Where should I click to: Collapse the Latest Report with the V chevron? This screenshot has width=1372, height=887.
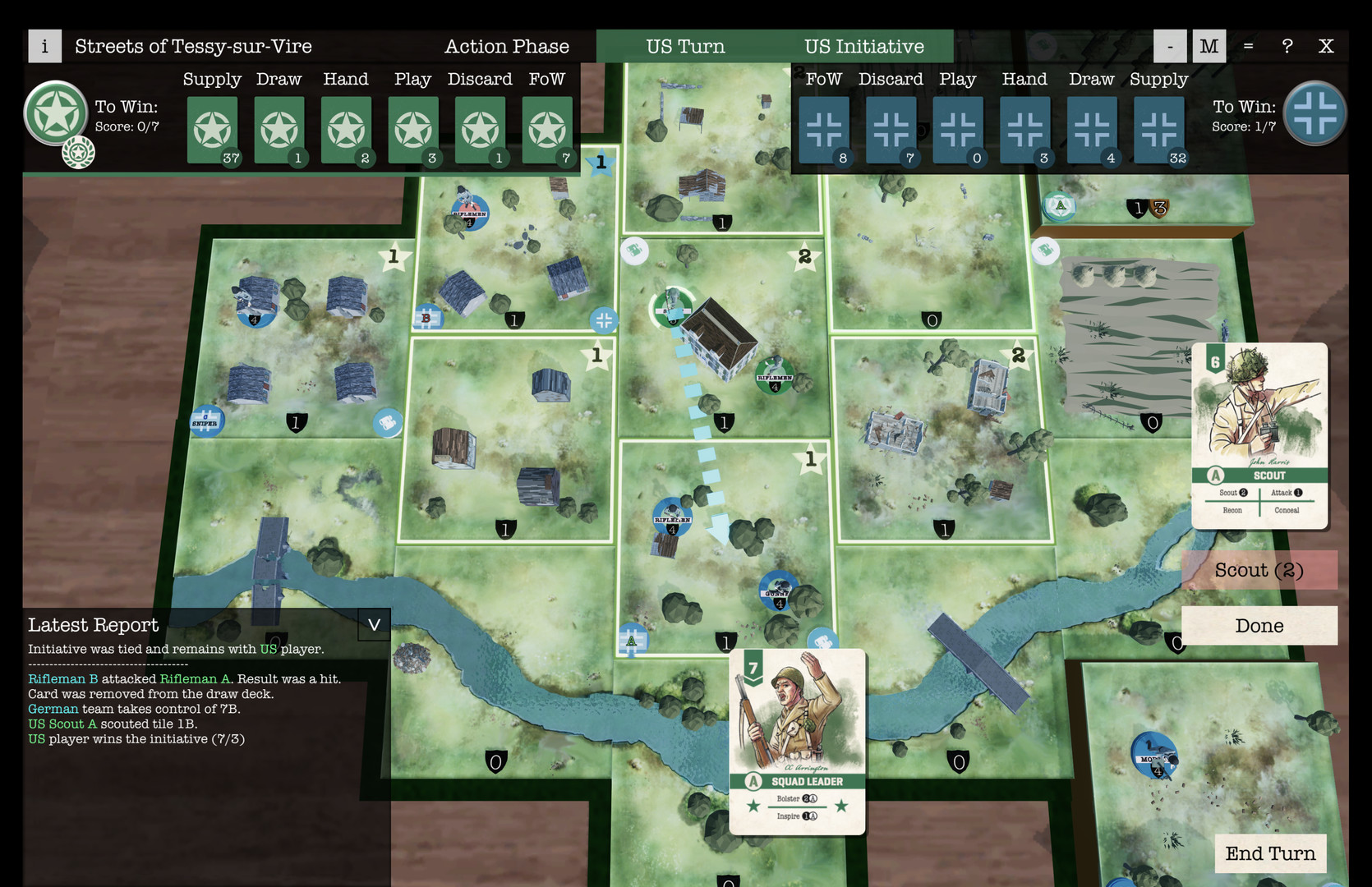point(374,625)
